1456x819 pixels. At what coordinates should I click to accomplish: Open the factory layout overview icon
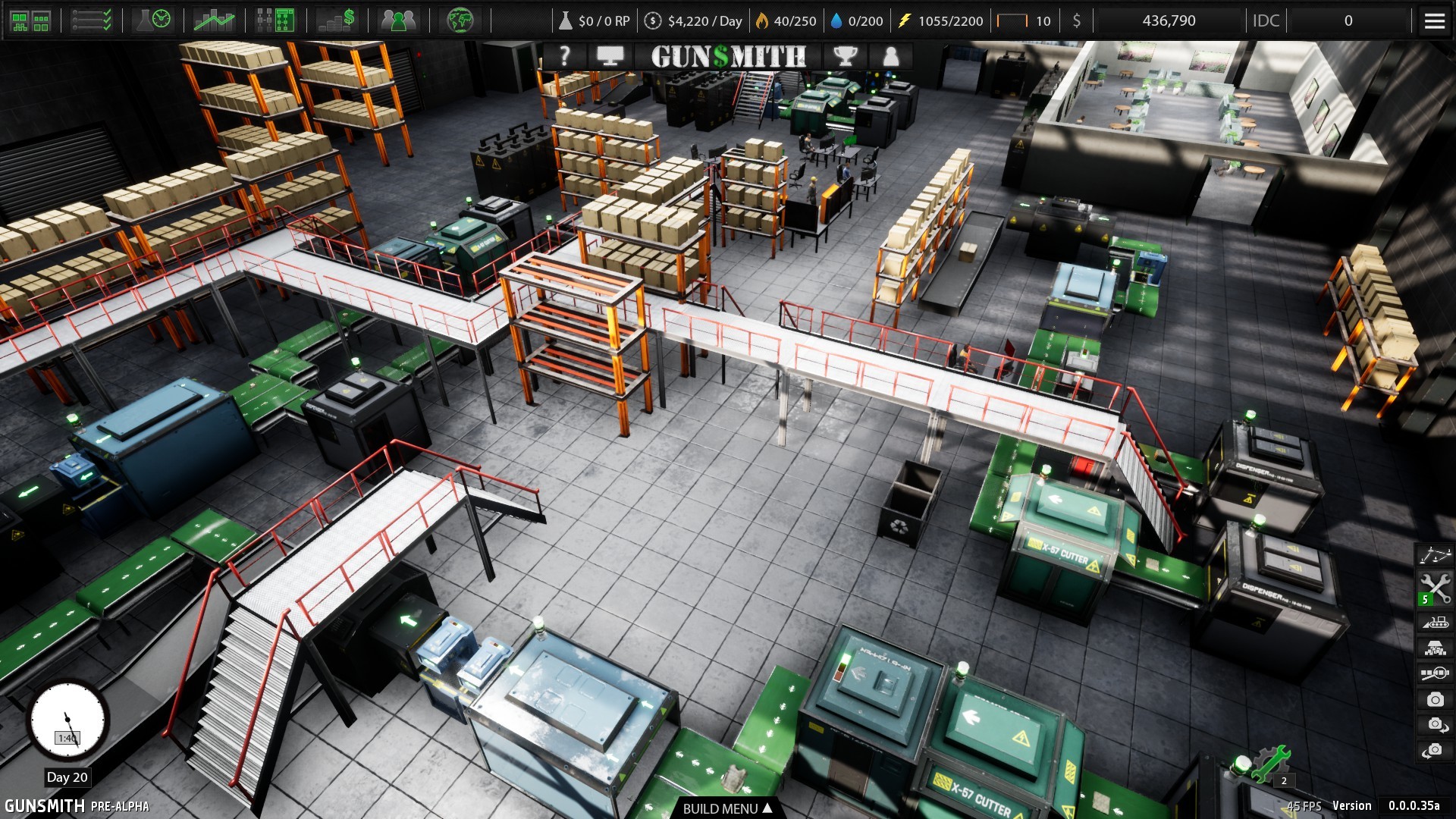[x=30, y=20]
